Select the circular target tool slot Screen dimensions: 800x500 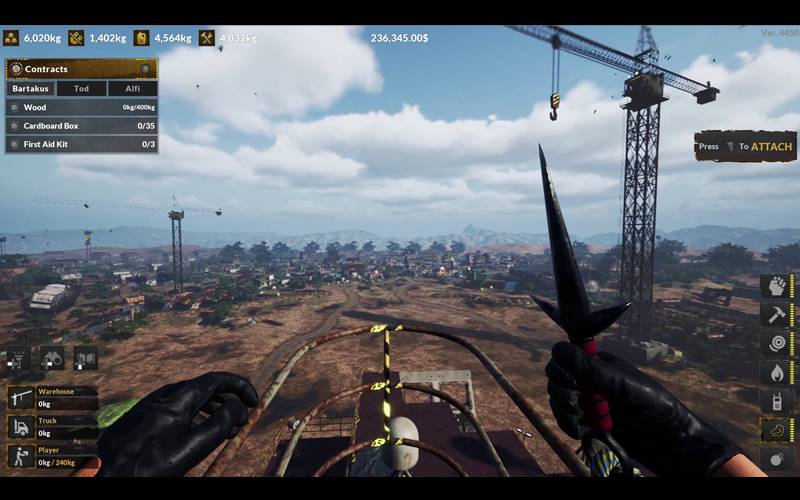click(777, 343)
